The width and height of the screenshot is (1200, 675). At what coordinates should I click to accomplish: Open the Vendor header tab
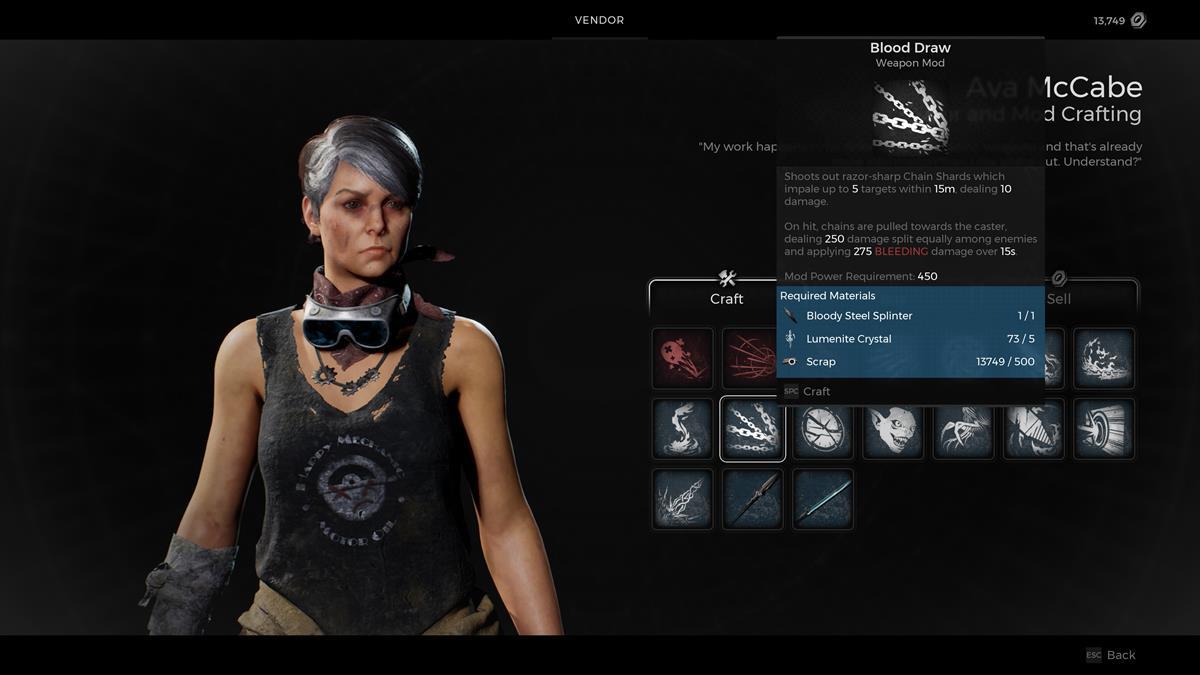(599, 20)
